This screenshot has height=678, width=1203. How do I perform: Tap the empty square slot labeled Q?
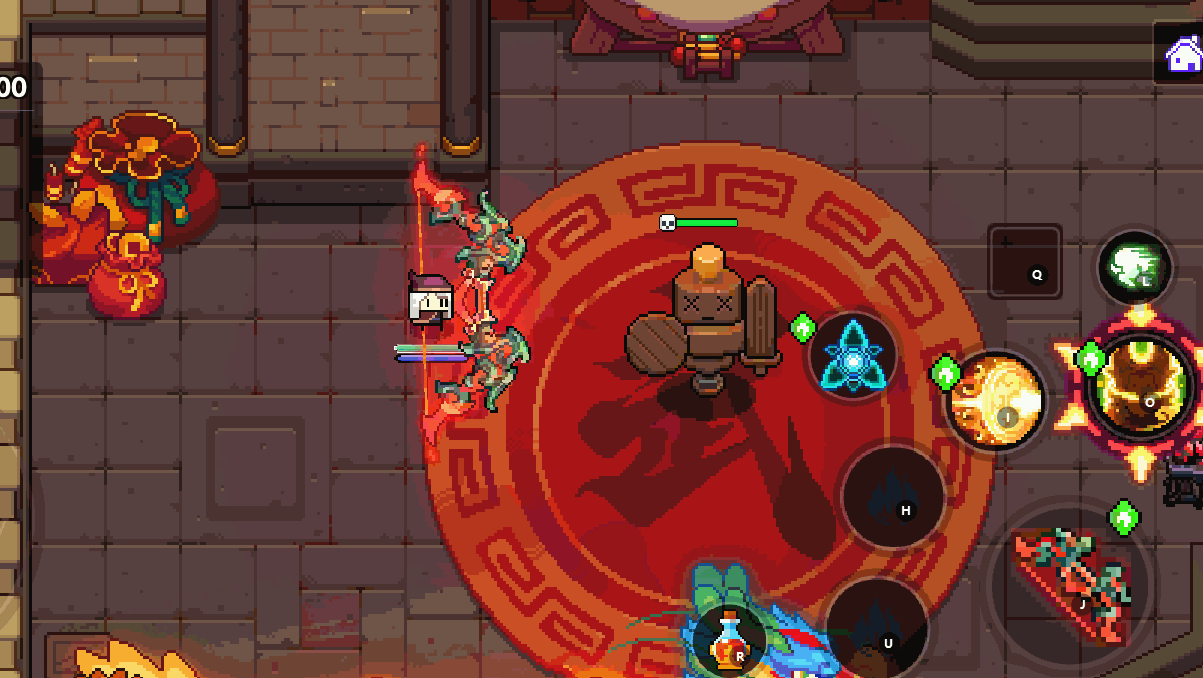point(1025,262)
